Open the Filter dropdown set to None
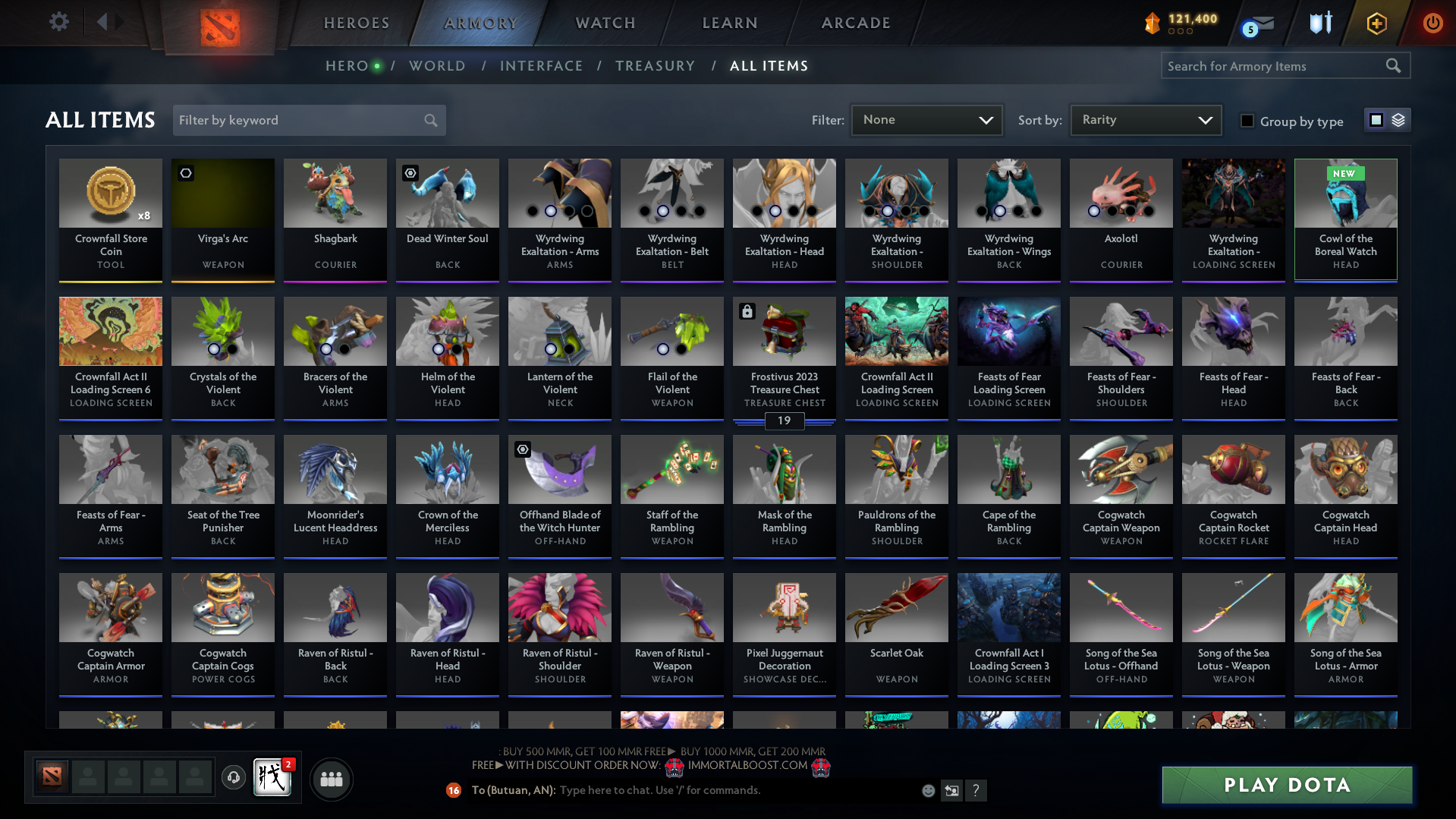This screenshot has height=819, width=1456. point(926,119)
